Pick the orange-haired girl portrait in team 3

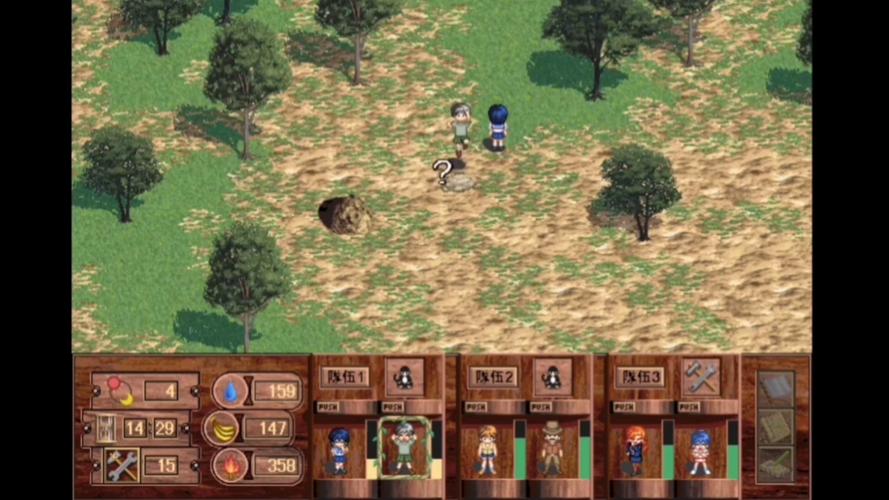pos(635,450)
